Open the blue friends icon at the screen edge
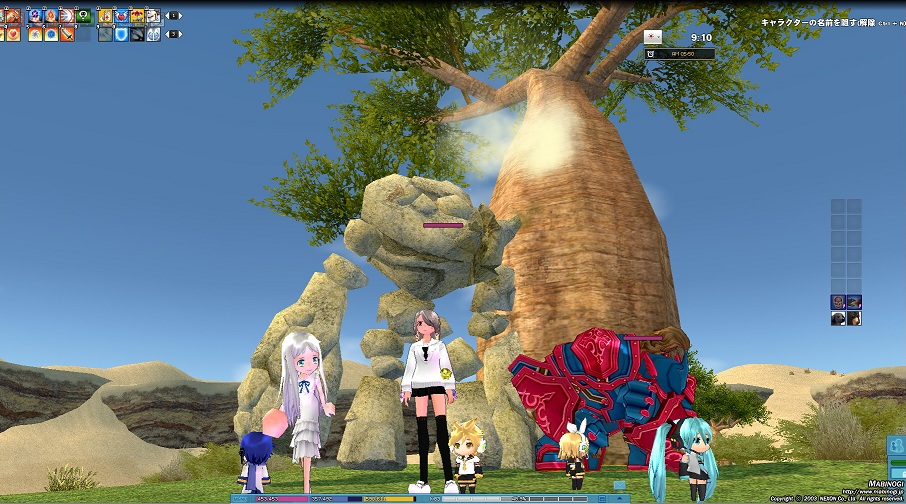The height and width of the screenshot is (504, 906). (x=895, y=445)
